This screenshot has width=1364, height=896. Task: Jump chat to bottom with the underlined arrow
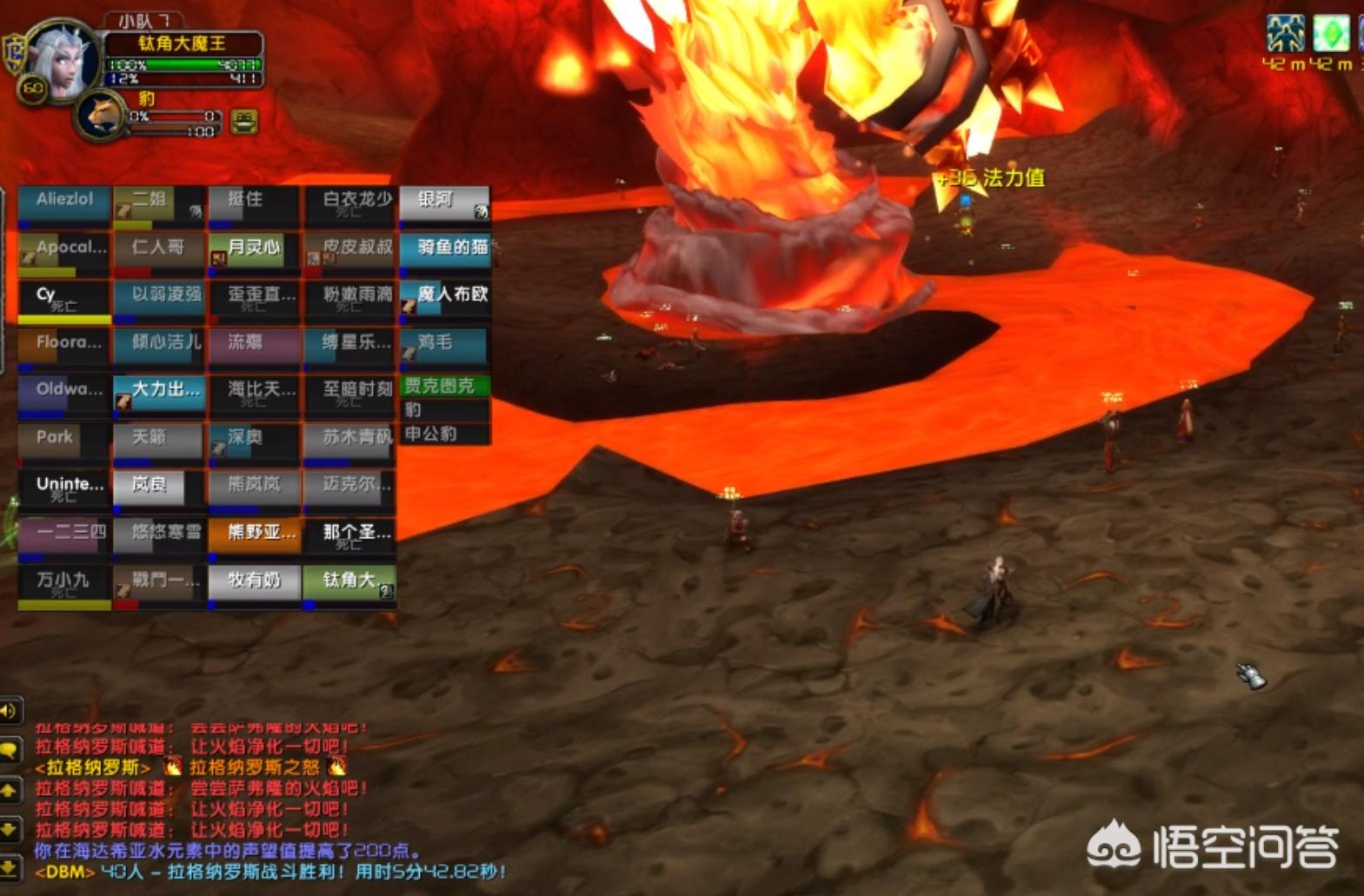coord(10,866)
